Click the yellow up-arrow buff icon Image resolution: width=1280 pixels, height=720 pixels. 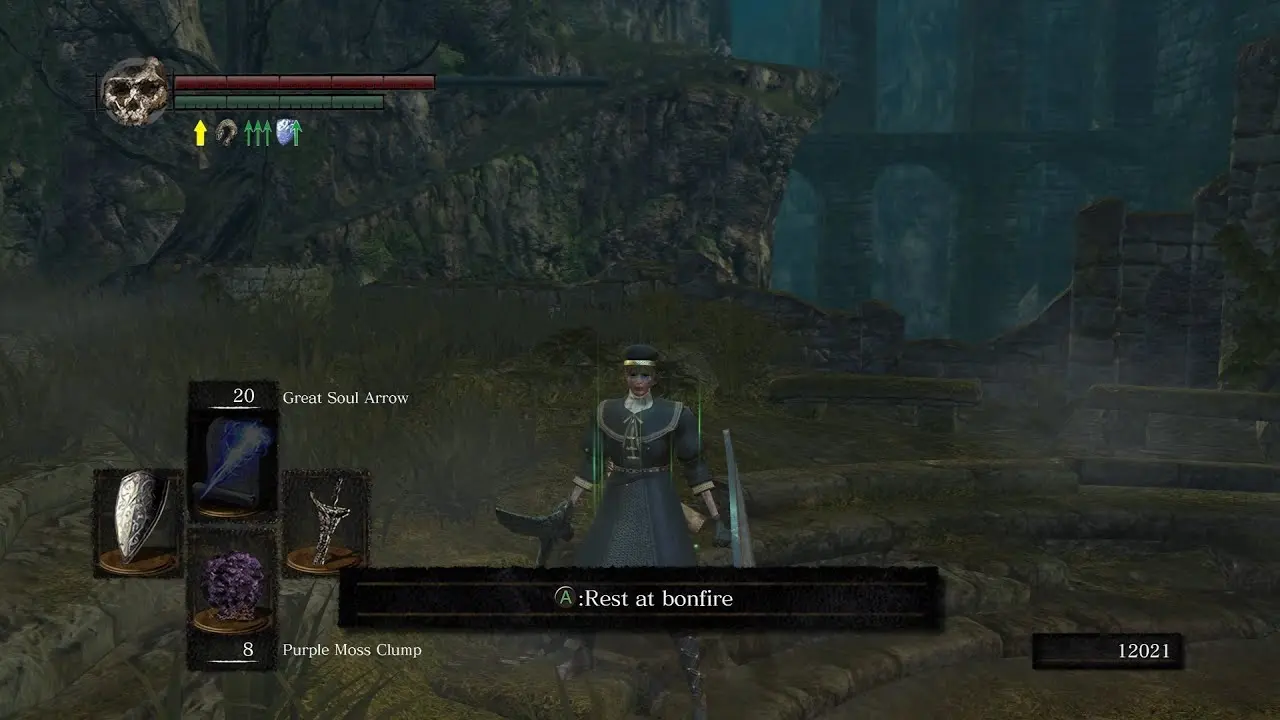click(200, 130)
